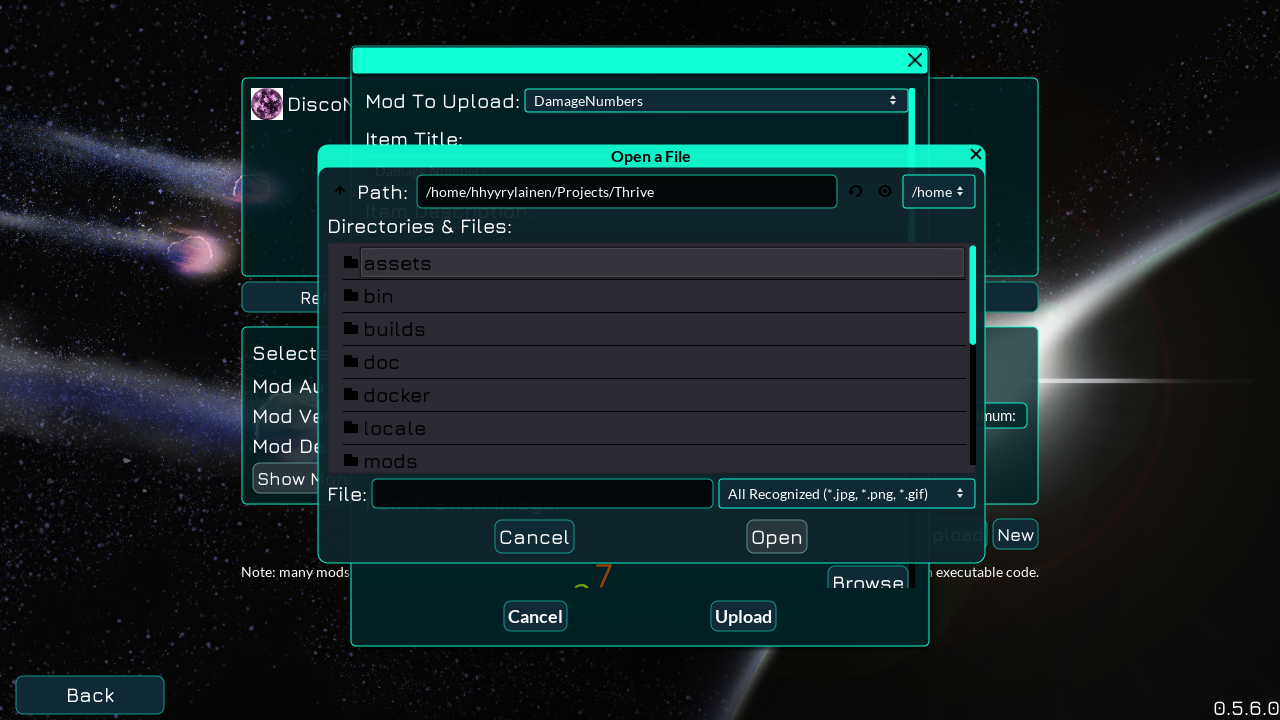The height and width of the screenshot is (720, 1280).
Task: Click the folder icon beside "docker"
Action: tap(350, 394)
